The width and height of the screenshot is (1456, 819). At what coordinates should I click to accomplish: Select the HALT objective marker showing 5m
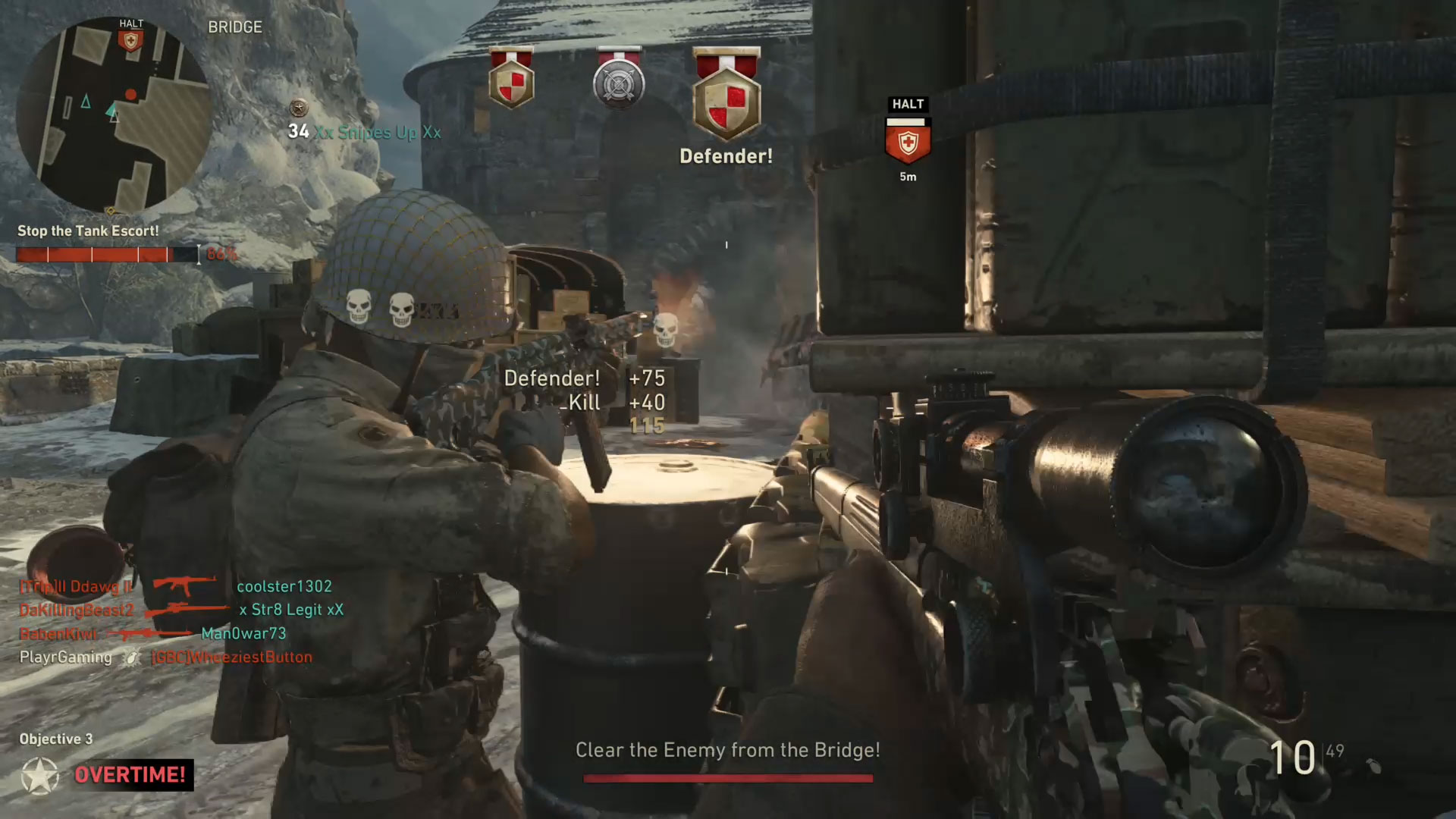click(x=908, y=142)
